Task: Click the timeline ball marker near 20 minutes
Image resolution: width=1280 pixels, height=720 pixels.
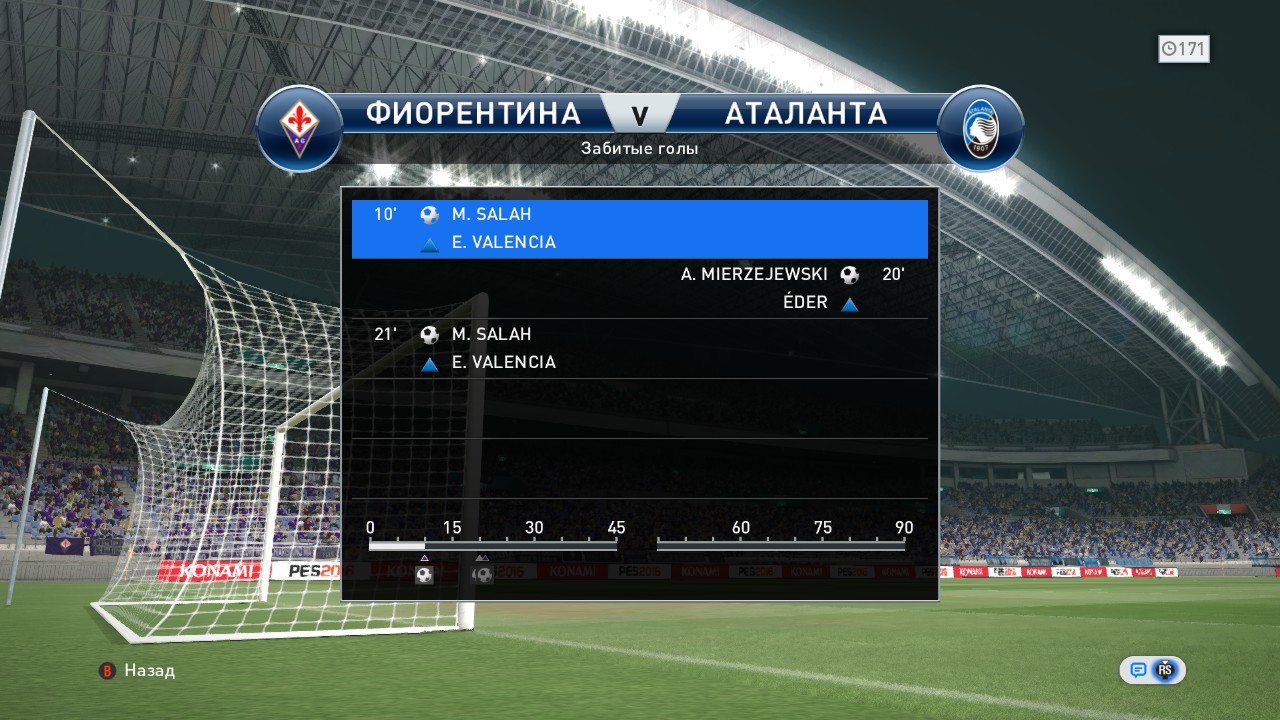Action: 483,575
